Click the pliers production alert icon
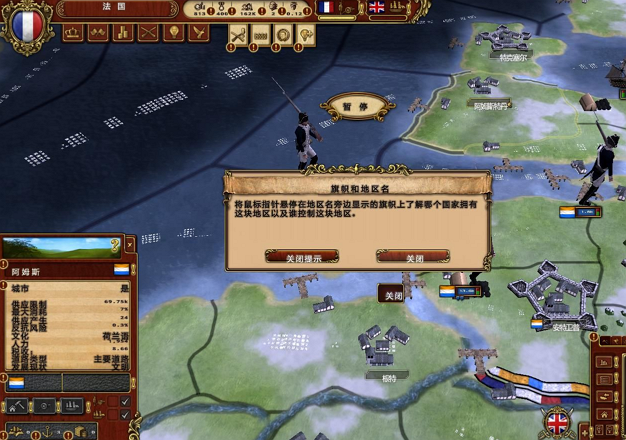Image resolution: width=626 pixels, height=440 pixels. 238,34
